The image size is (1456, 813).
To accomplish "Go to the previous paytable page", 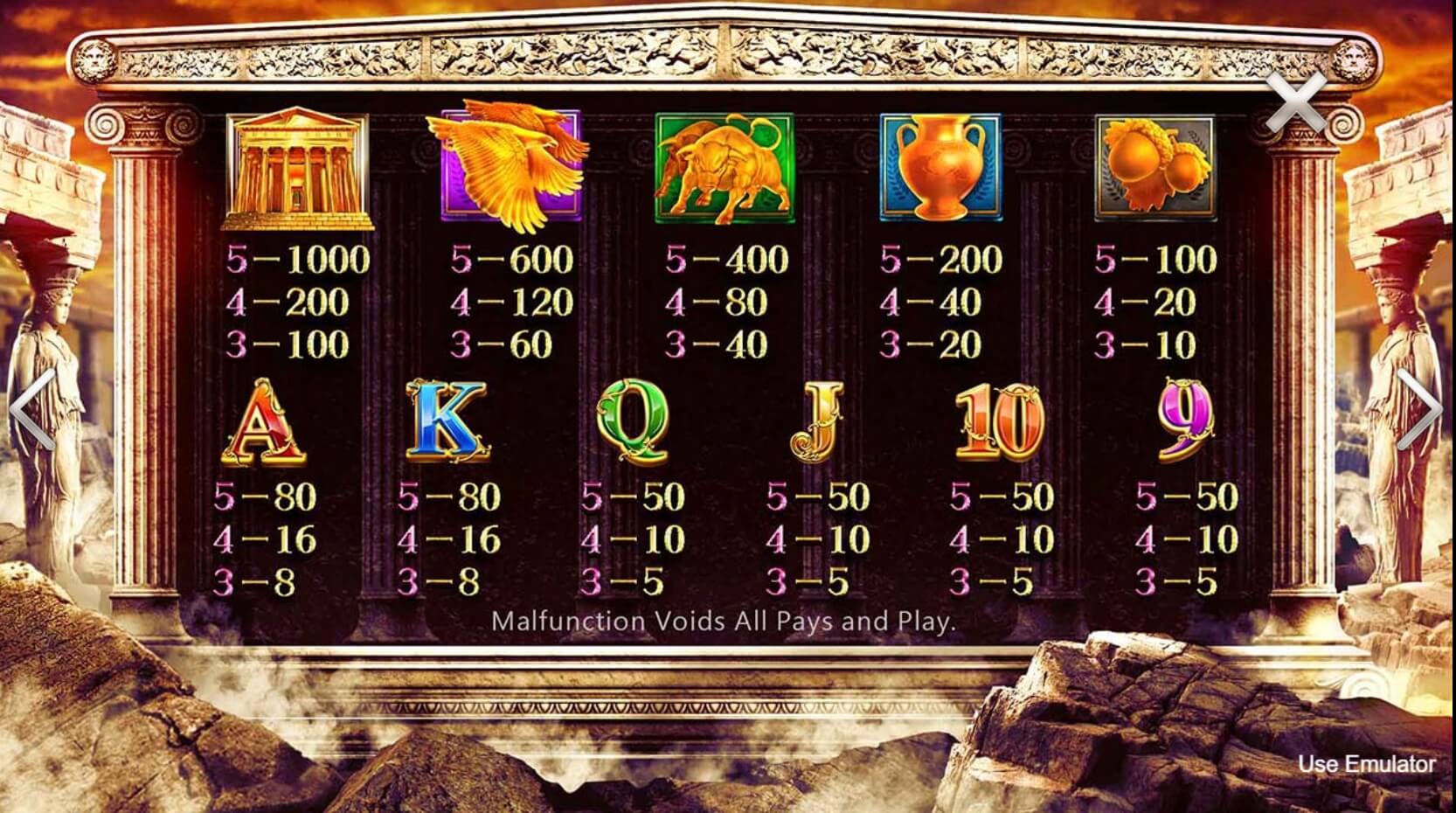I will (x=27, y=406).
